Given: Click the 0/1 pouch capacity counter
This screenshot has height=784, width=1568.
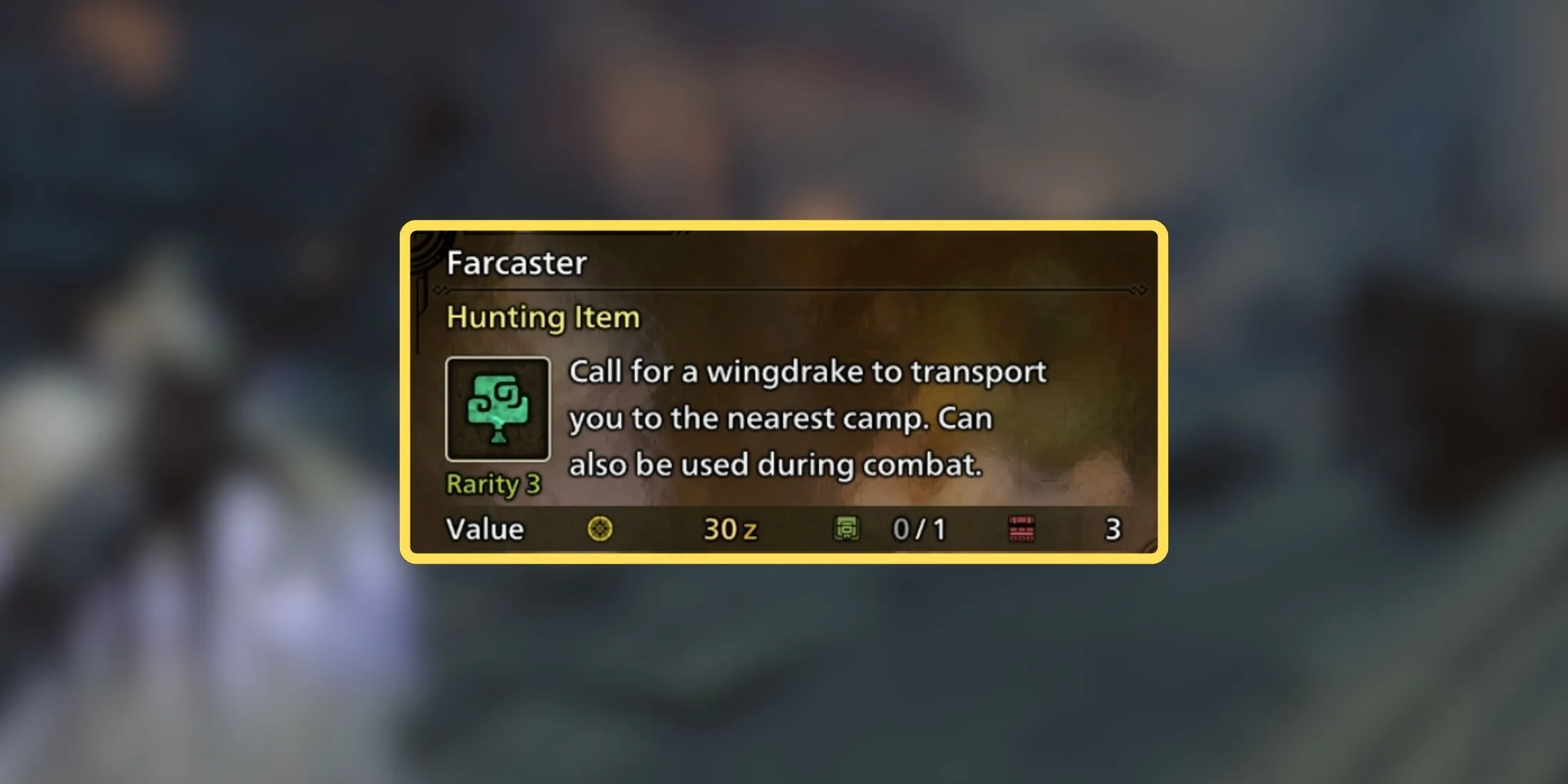Looking at the screenshot, I should pos(918,528).
